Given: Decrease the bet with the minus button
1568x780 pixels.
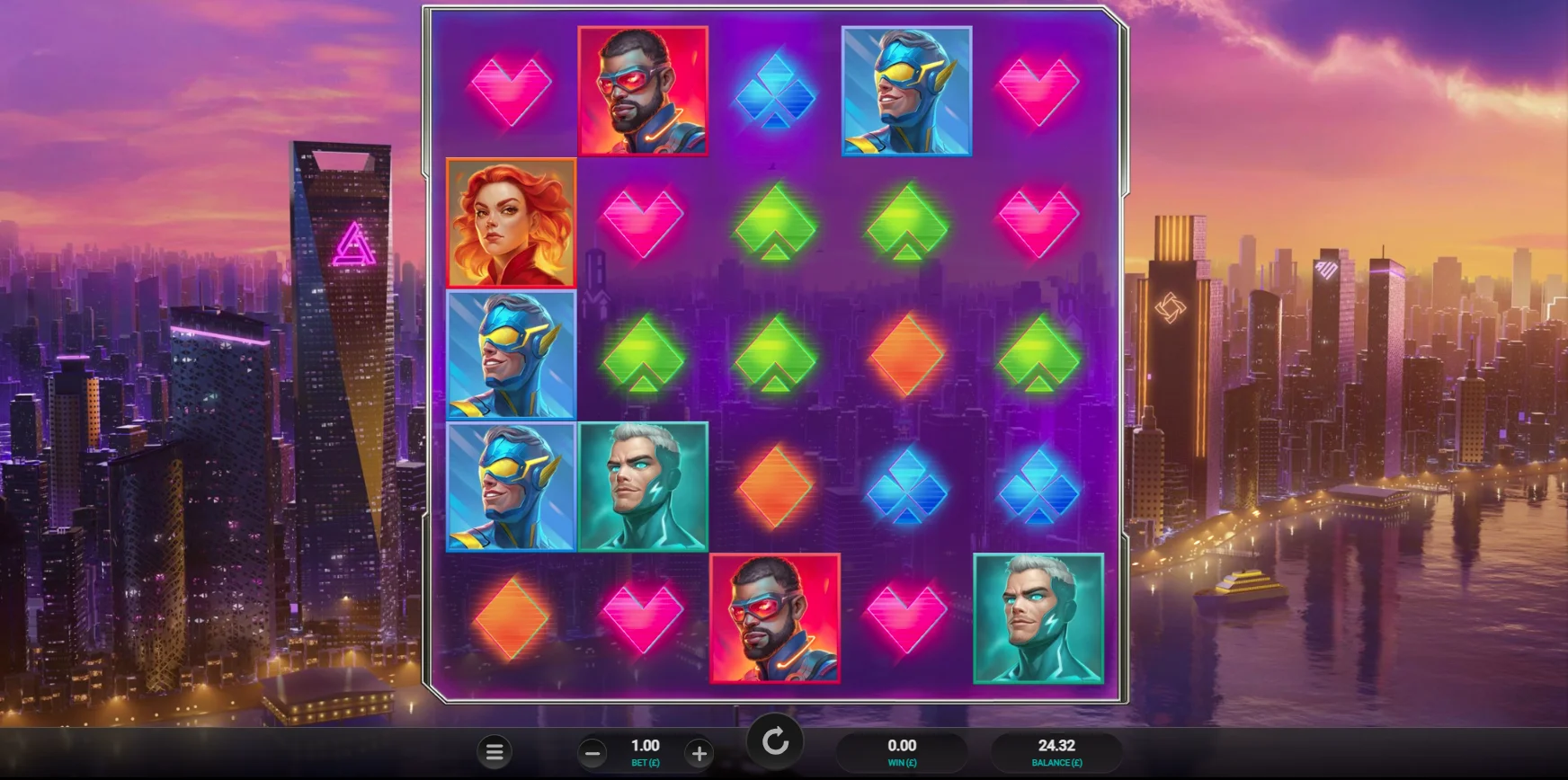Looking at the screenshot, I should coord(593,751).
